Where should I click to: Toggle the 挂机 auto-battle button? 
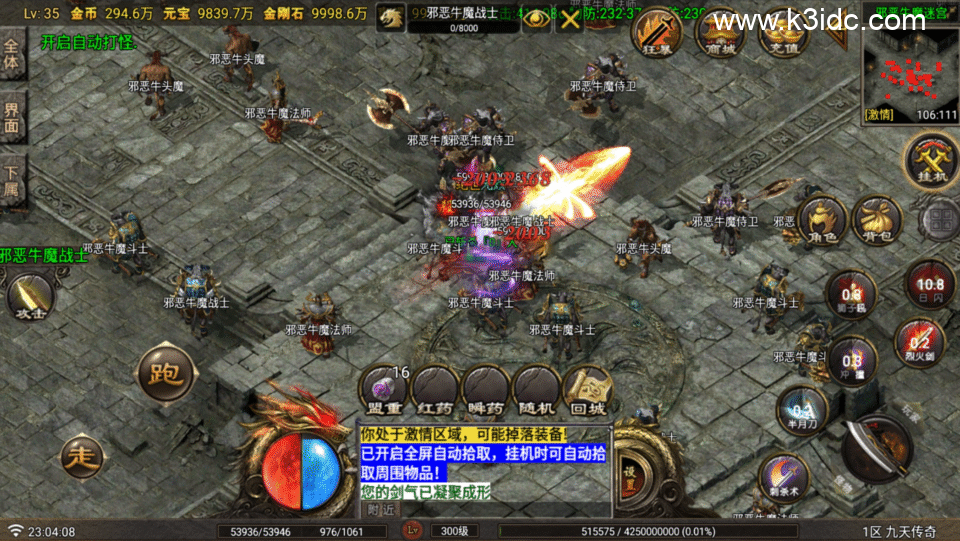pos(929,160)
